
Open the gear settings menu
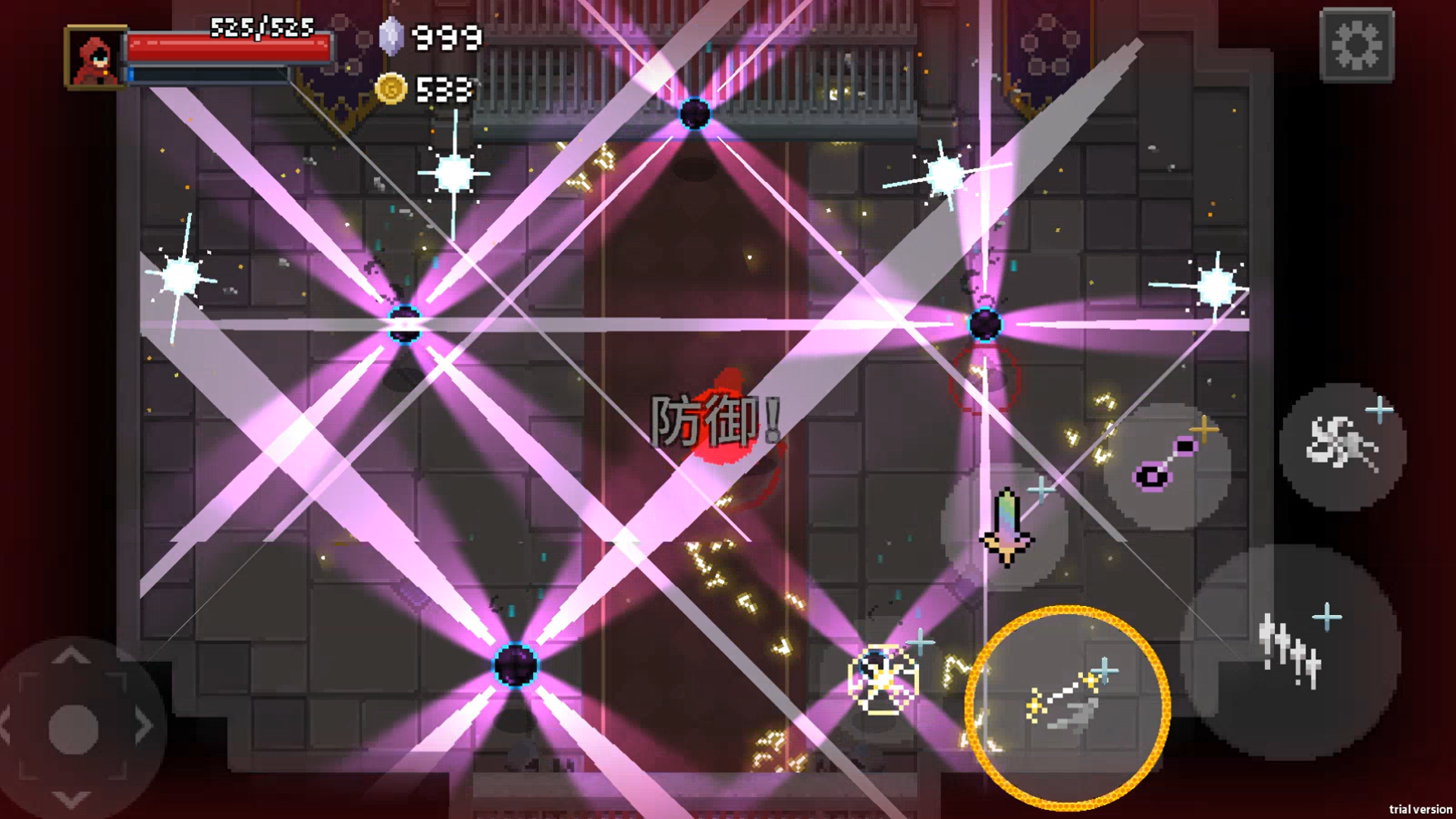(x=1357, y=45)
